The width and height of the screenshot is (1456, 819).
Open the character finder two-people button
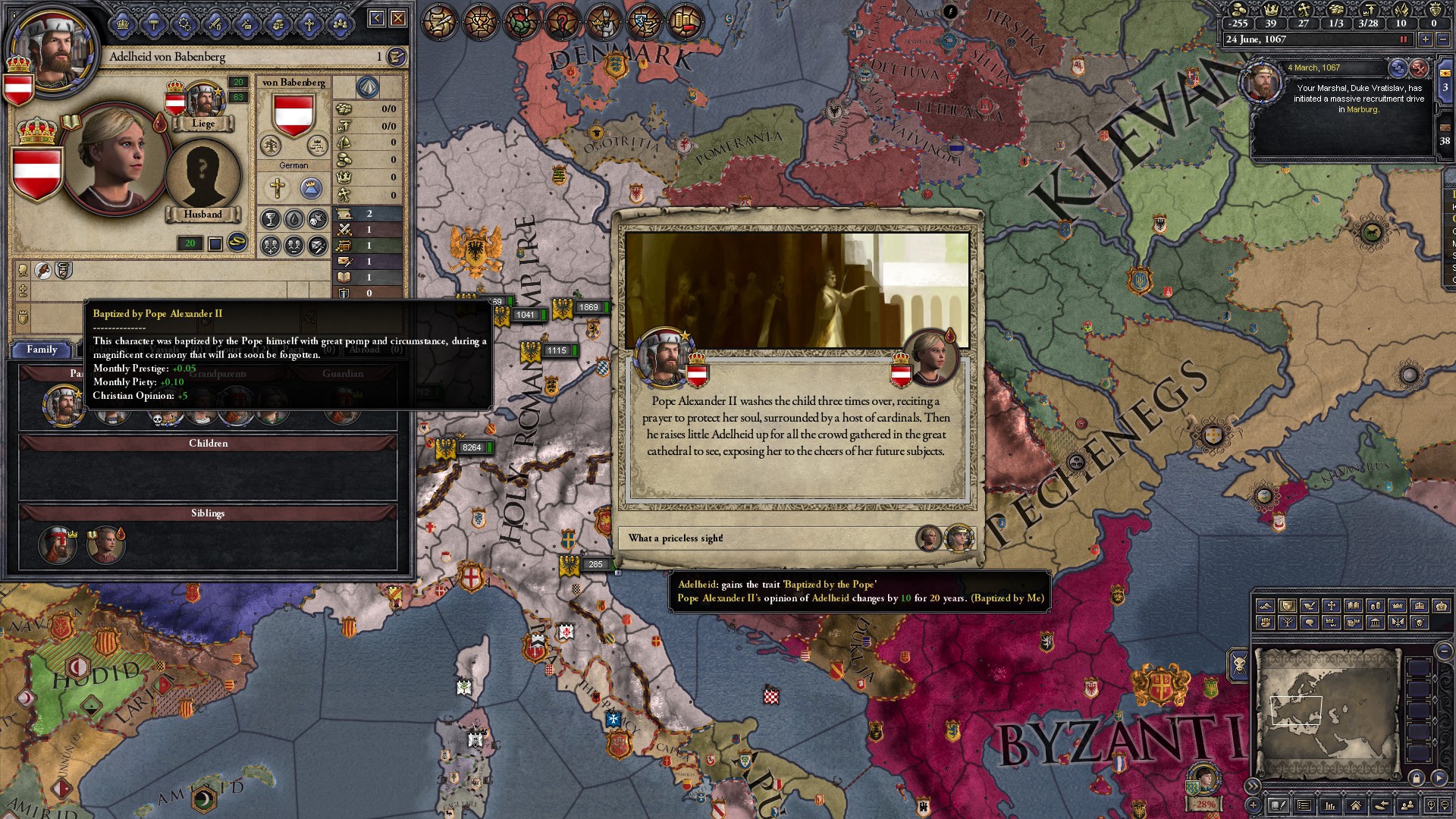(1407, 805)
